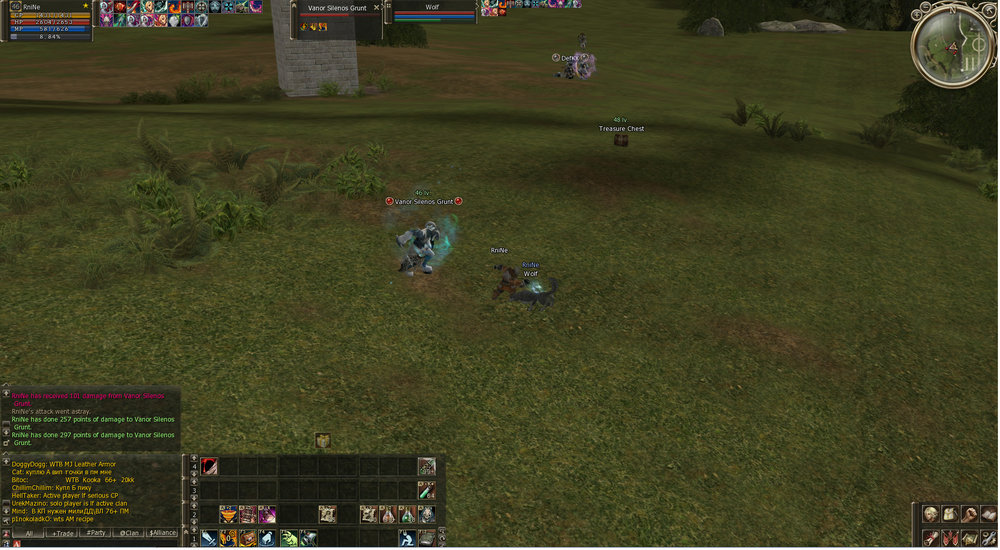Use the green potion flask on hotbar two
The height and width of the screenshot is (550, 1000).
[x=407, y=514]
